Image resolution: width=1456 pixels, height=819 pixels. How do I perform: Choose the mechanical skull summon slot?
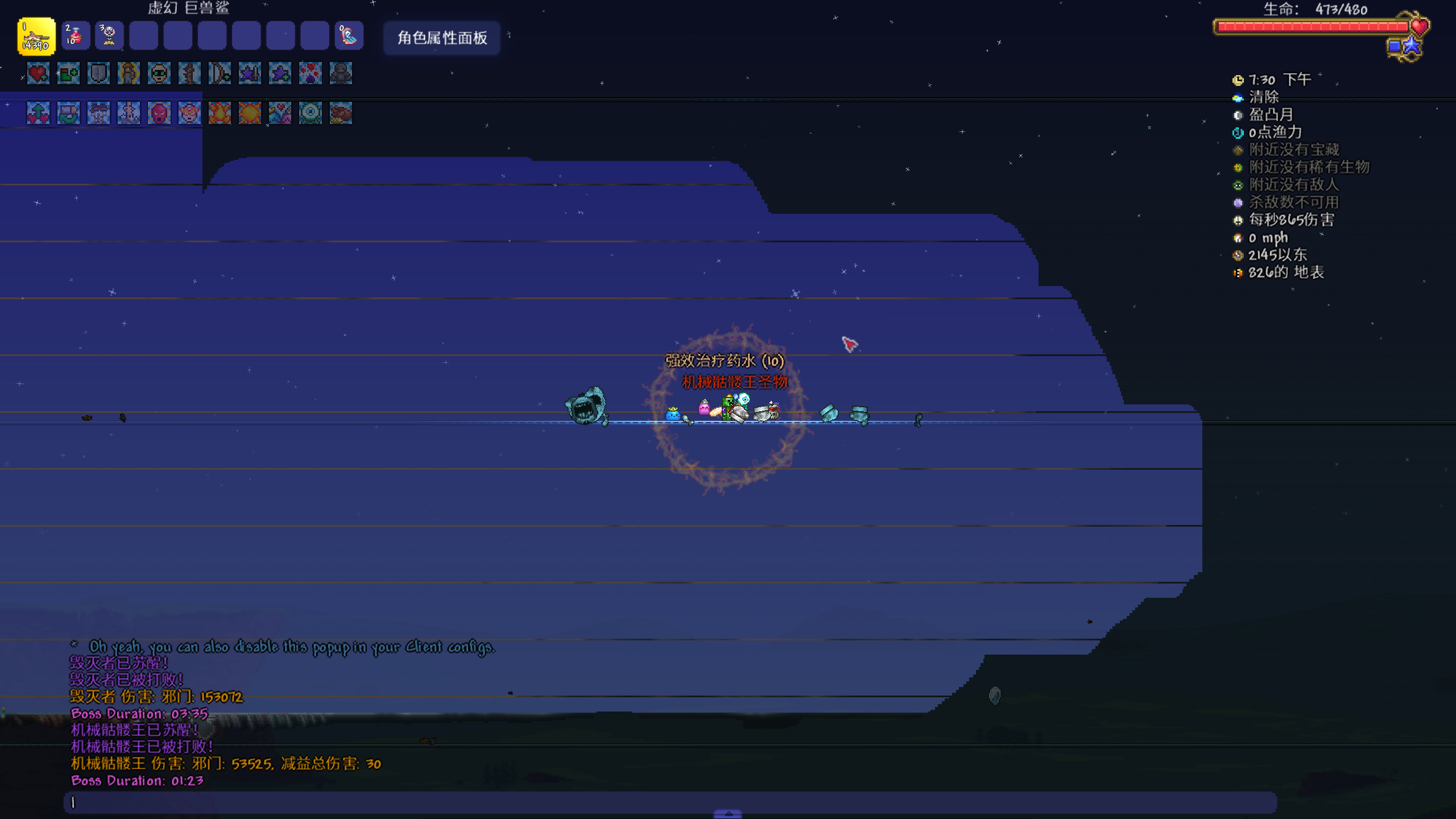tap(109, 37)
